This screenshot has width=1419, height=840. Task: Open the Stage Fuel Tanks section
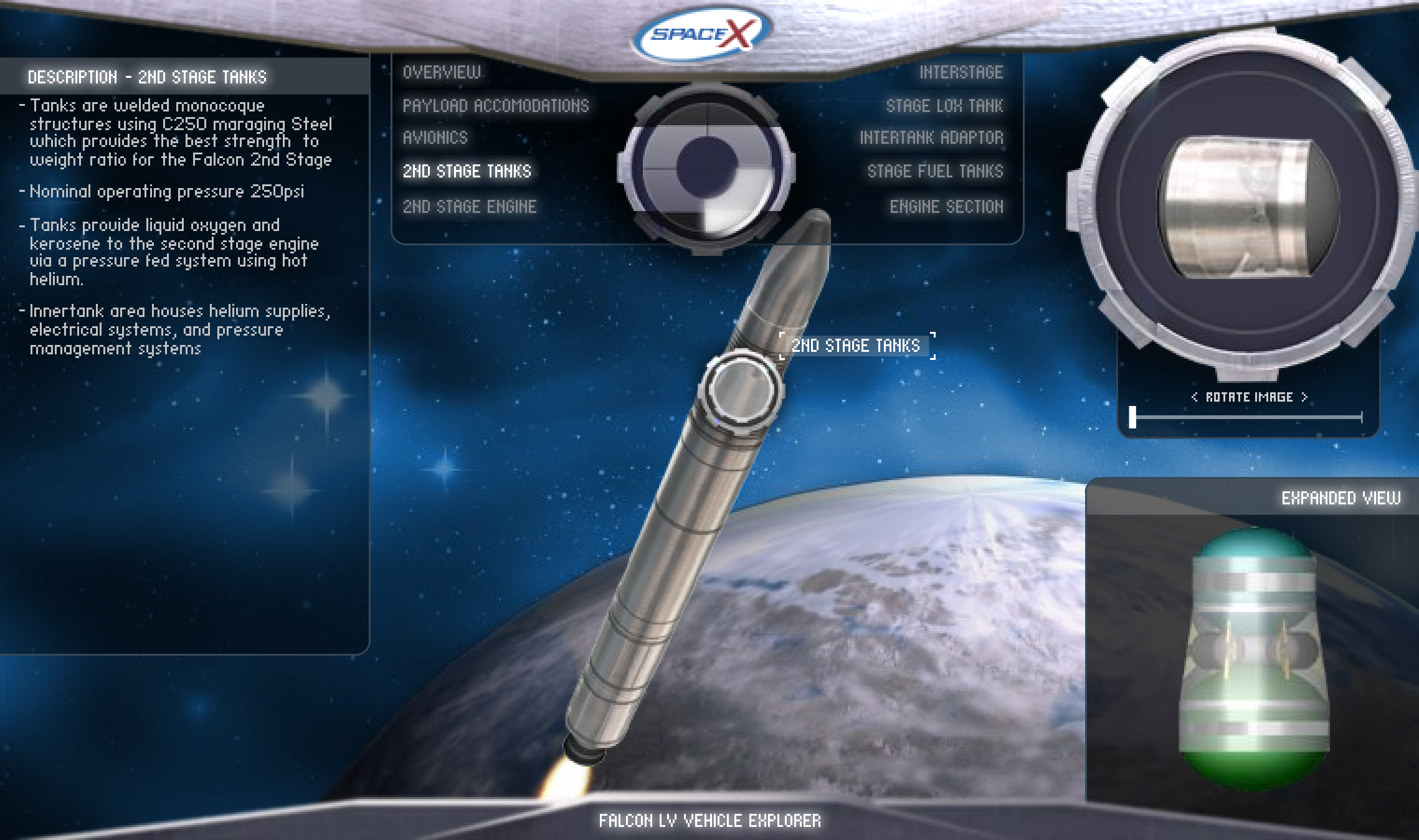[x=935, y=171]
